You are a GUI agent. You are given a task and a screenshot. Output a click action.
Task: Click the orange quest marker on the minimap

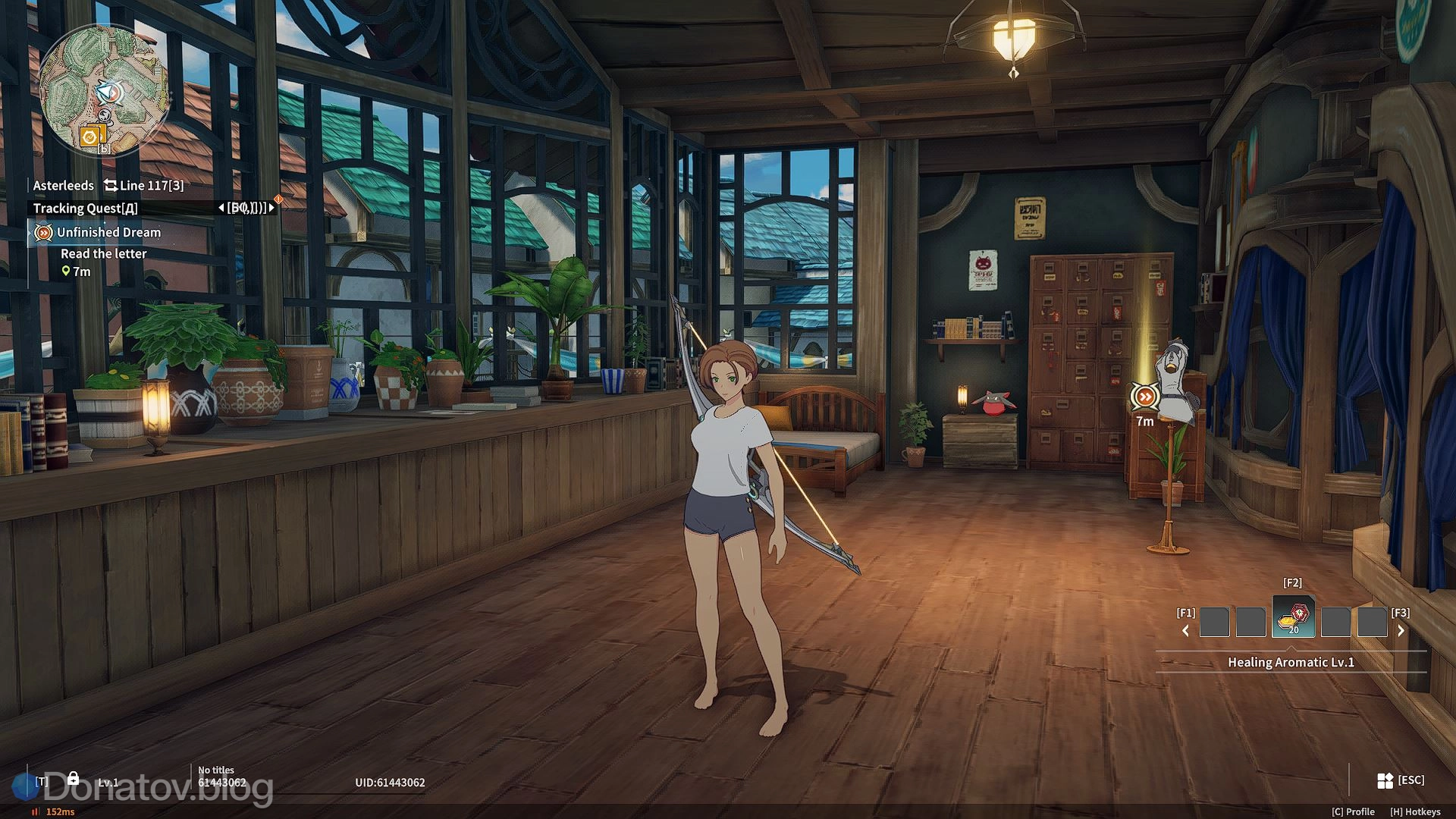tap(90, 136)
